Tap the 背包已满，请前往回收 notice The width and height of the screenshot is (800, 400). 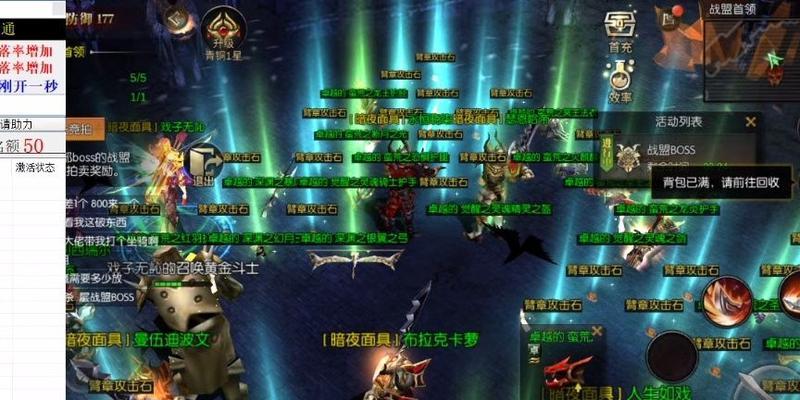[x=714, y=183]
